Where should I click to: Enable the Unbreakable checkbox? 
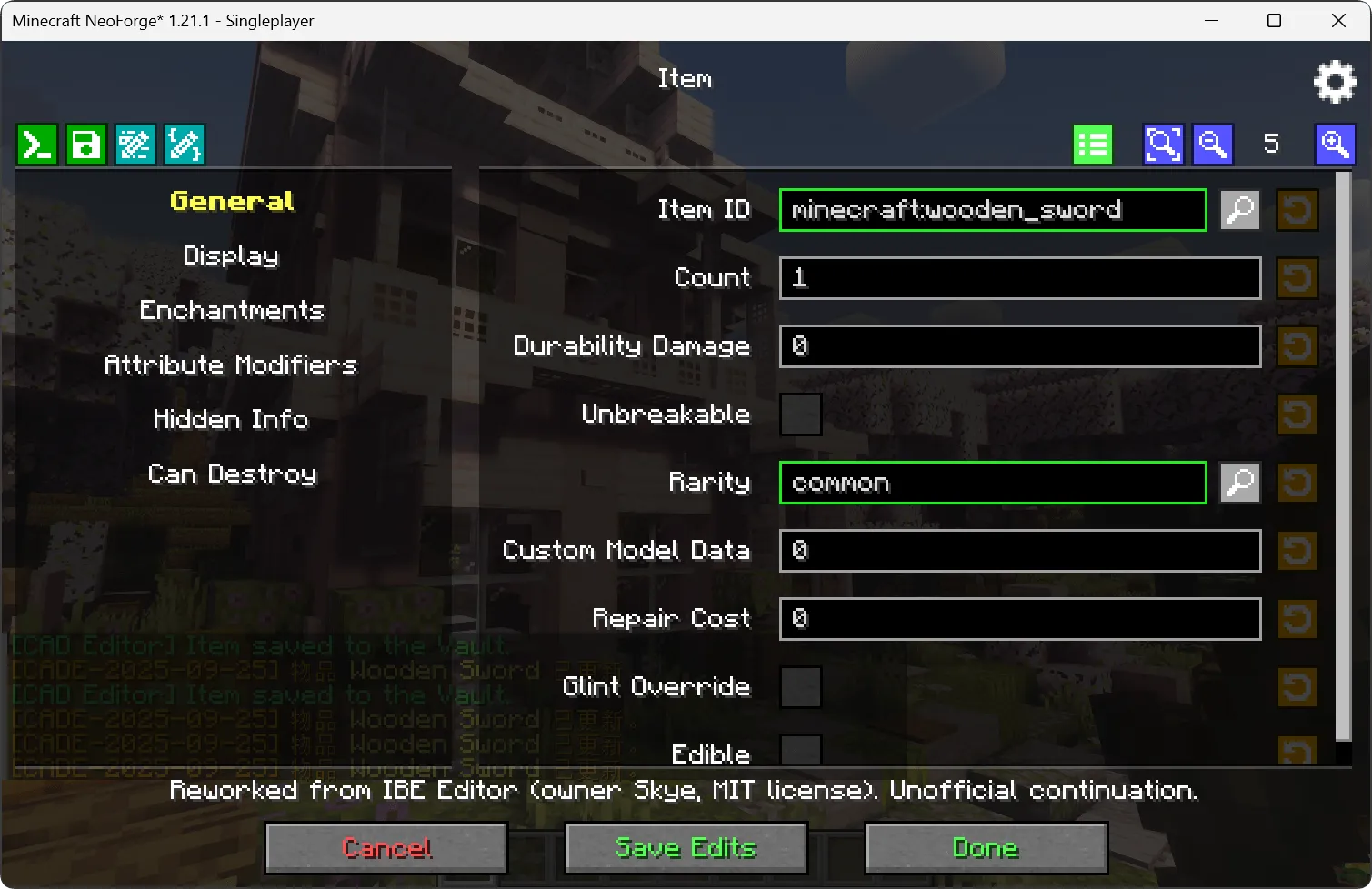tap(801, 414)
